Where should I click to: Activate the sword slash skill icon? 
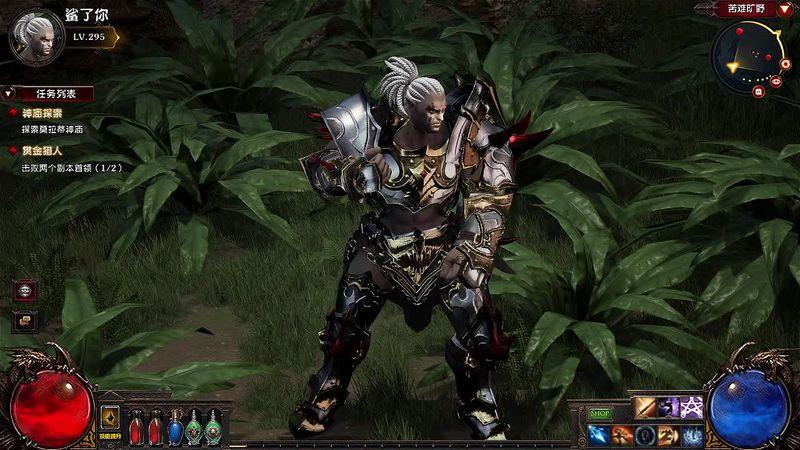pos(645,408)
